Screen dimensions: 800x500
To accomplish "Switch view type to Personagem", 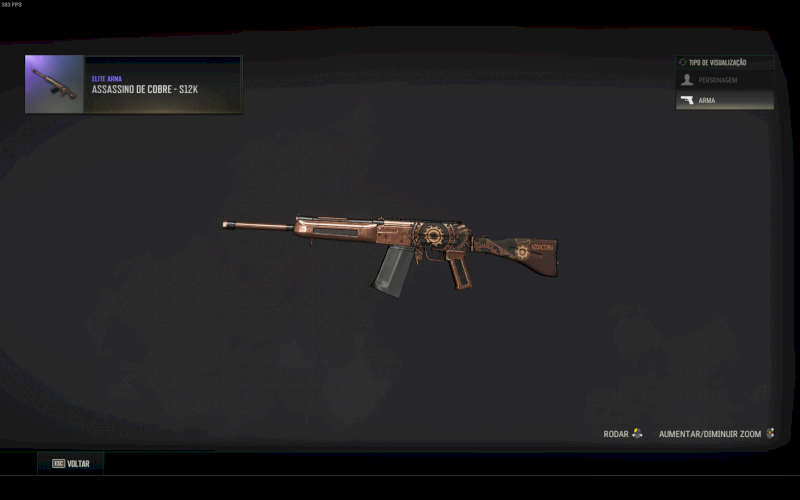I will click(x=724, y=80).
